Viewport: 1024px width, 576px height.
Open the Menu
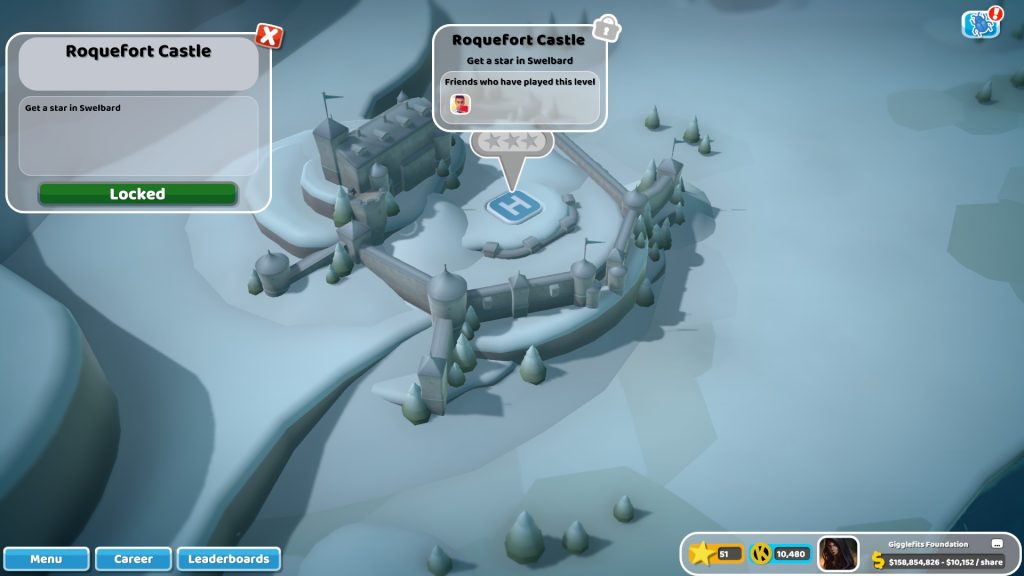tap(46, 559)
